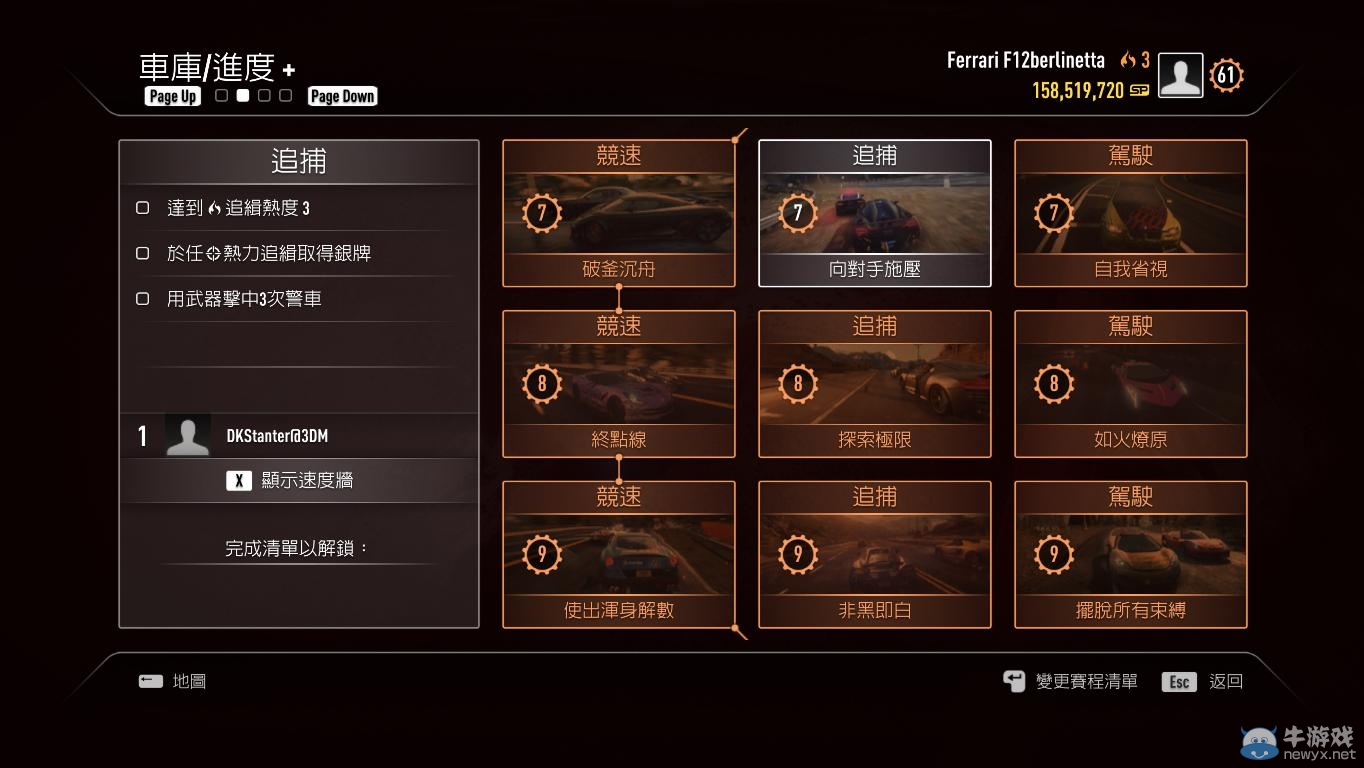
Task: Select the 擺脫所有束縛 driving tile
Action: [x=1130, y=555]
